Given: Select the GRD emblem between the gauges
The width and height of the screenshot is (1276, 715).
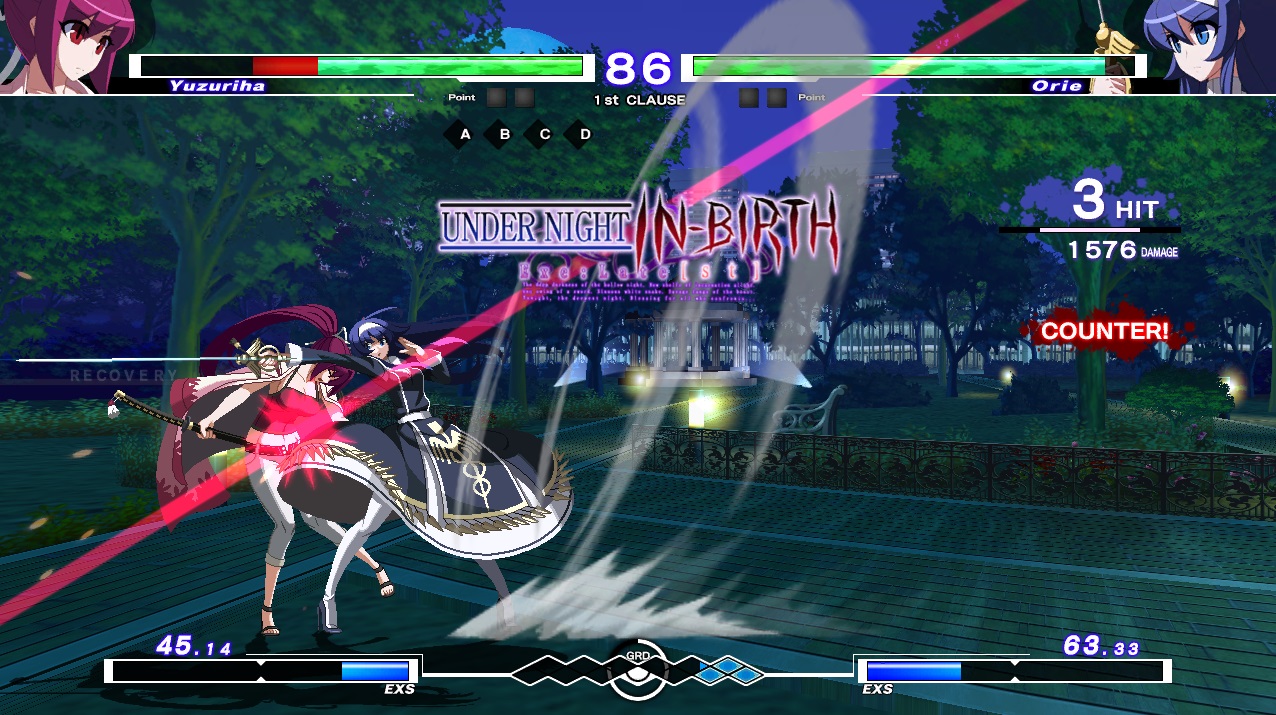Looking at the screenshot, I should [637, 672].
